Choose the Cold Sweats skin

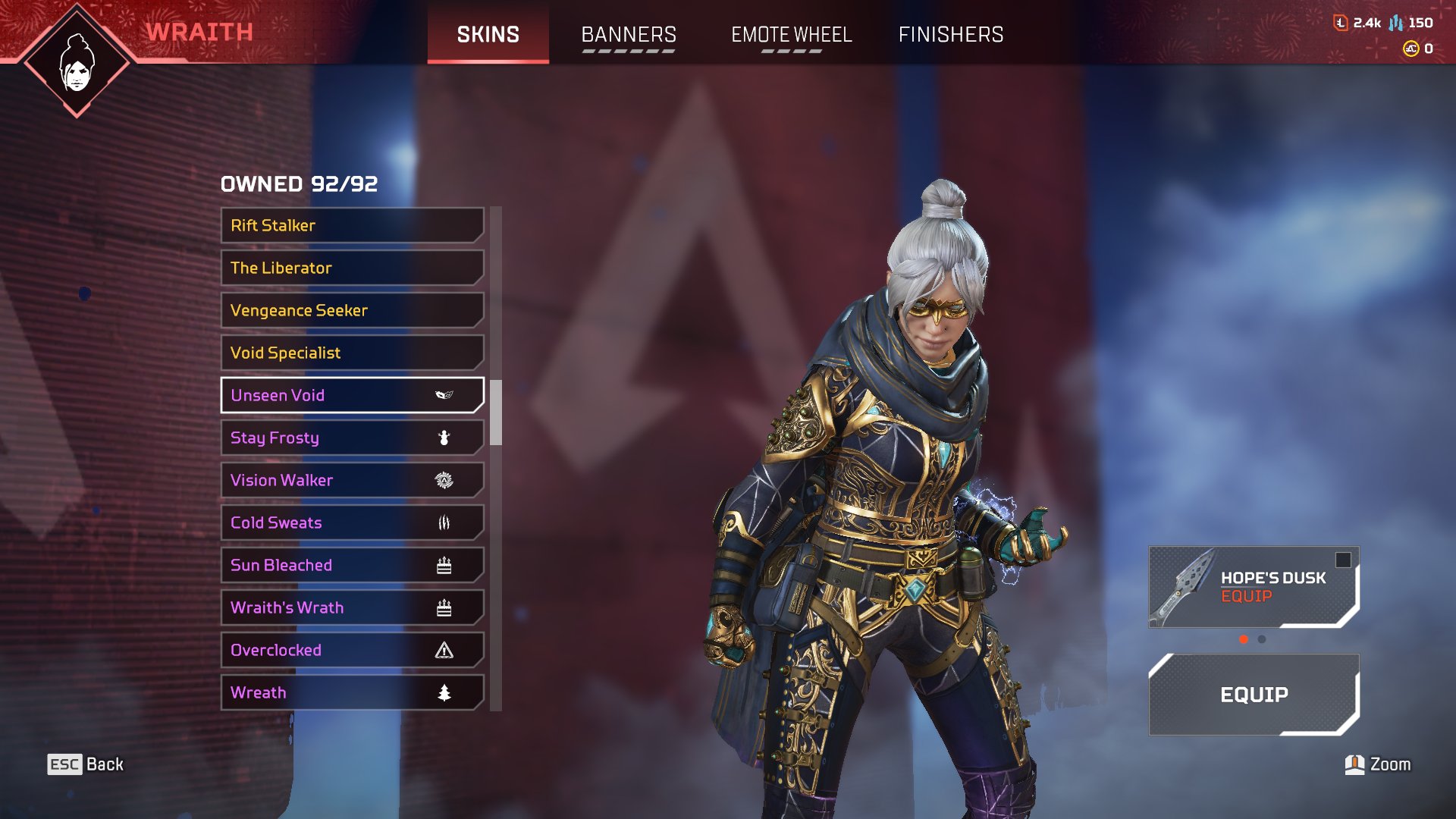[x=352, y=522]
